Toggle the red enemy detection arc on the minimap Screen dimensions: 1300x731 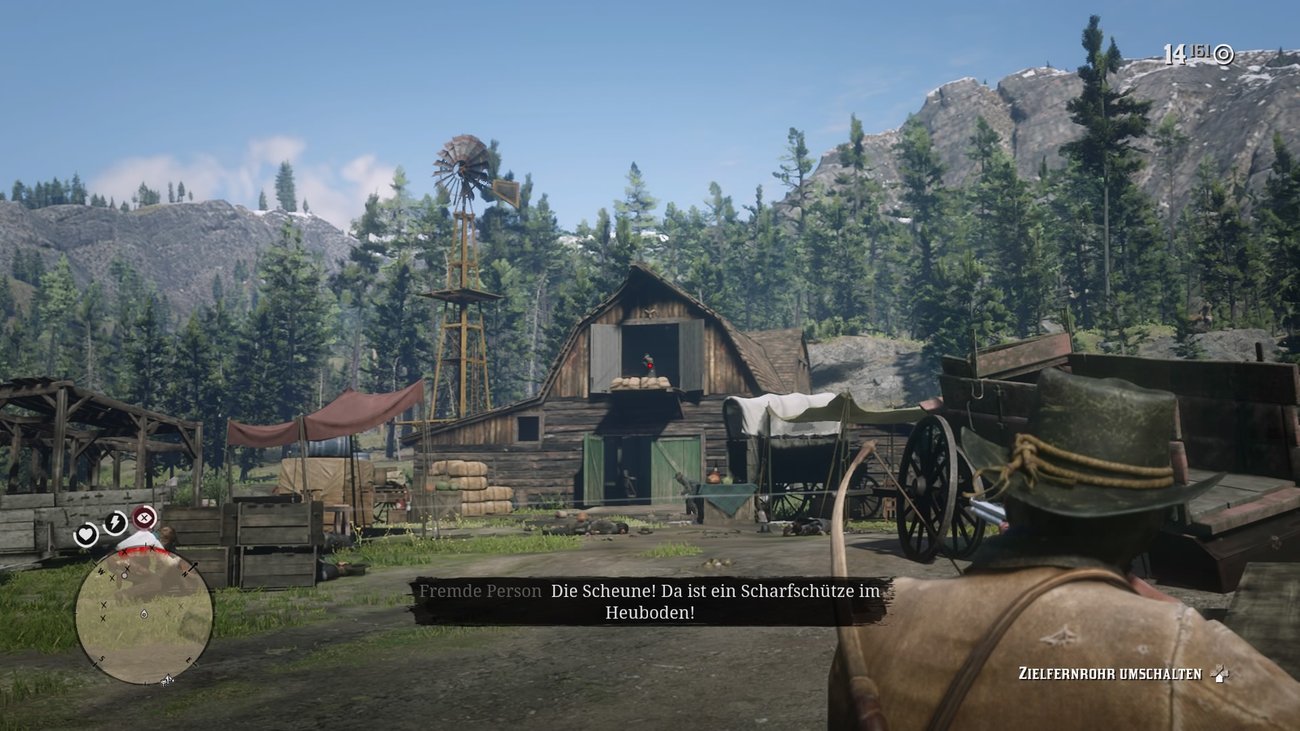tap(141, 551)
